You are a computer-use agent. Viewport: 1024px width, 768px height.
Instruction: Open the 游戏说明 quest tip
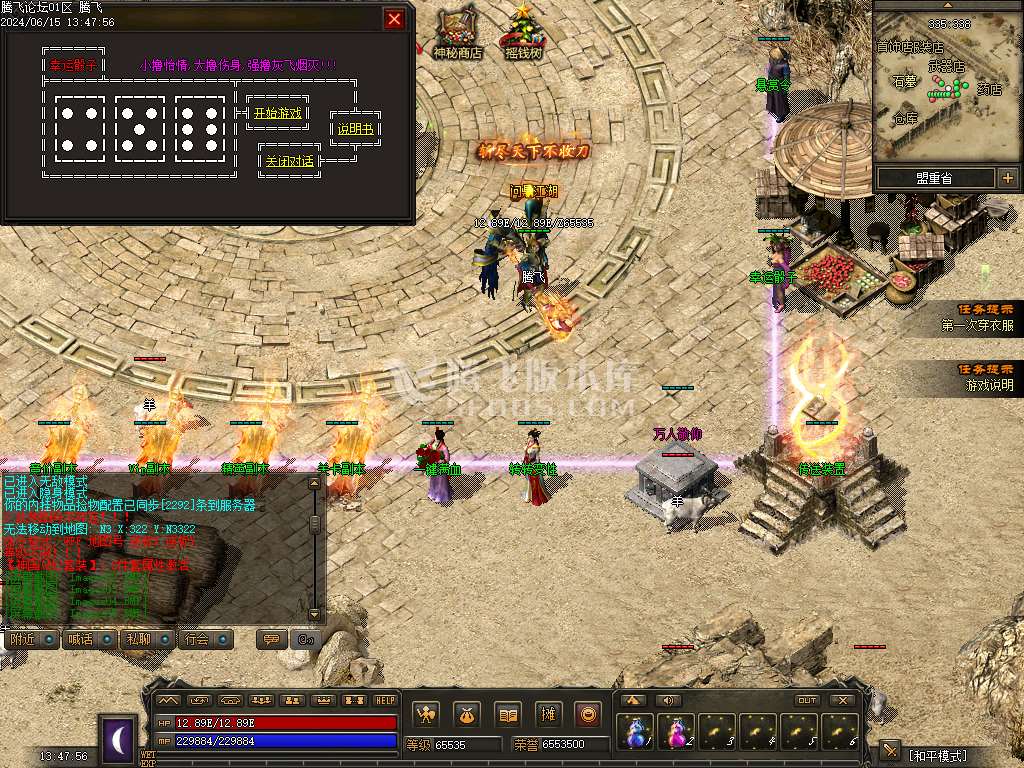[987, 377]
